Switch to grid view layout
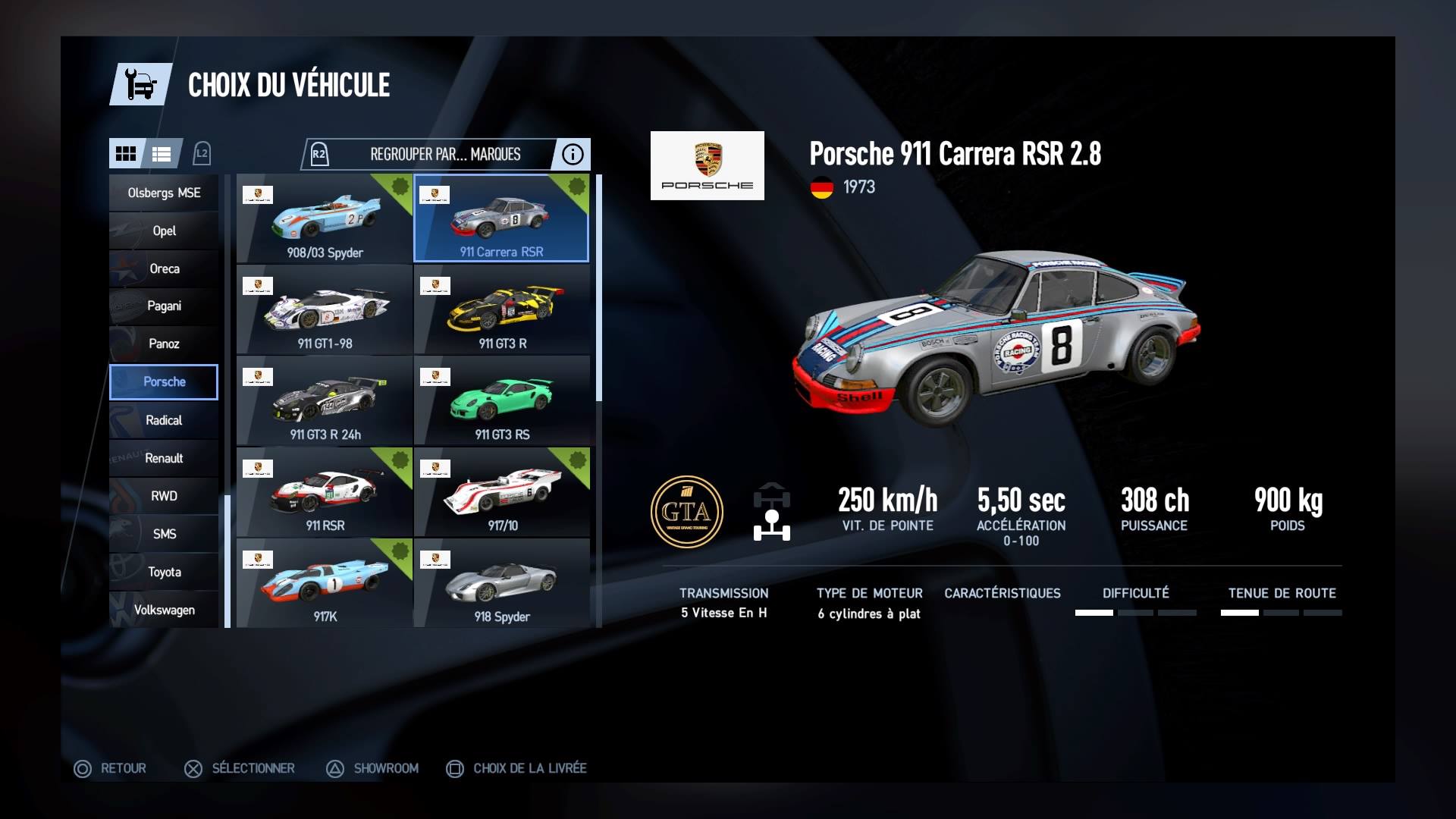Screen dimensions: 1456x819 click(126, 154)
